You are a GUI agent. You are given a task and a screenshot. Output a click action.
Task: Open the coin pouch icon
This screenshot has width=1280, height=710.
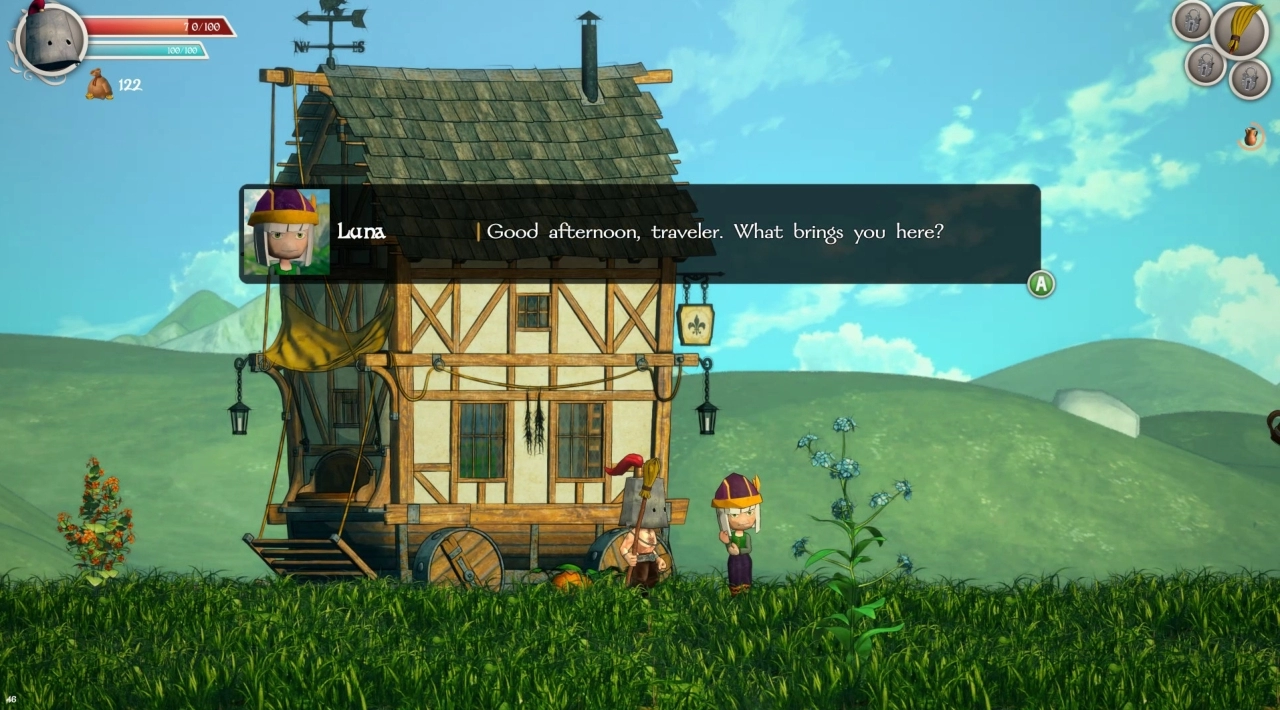tap(99, 85)
